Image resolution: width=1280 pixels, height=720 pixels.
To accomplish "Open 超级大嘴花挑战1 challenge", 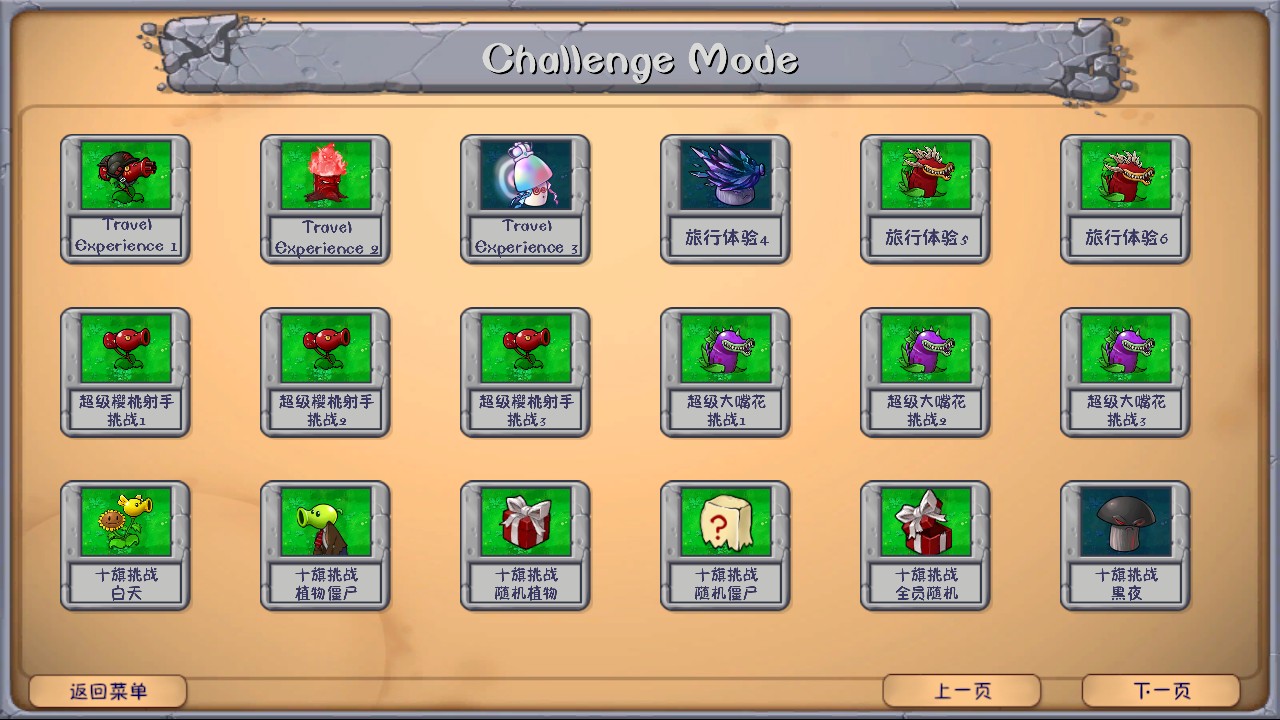I will point(725,370).
